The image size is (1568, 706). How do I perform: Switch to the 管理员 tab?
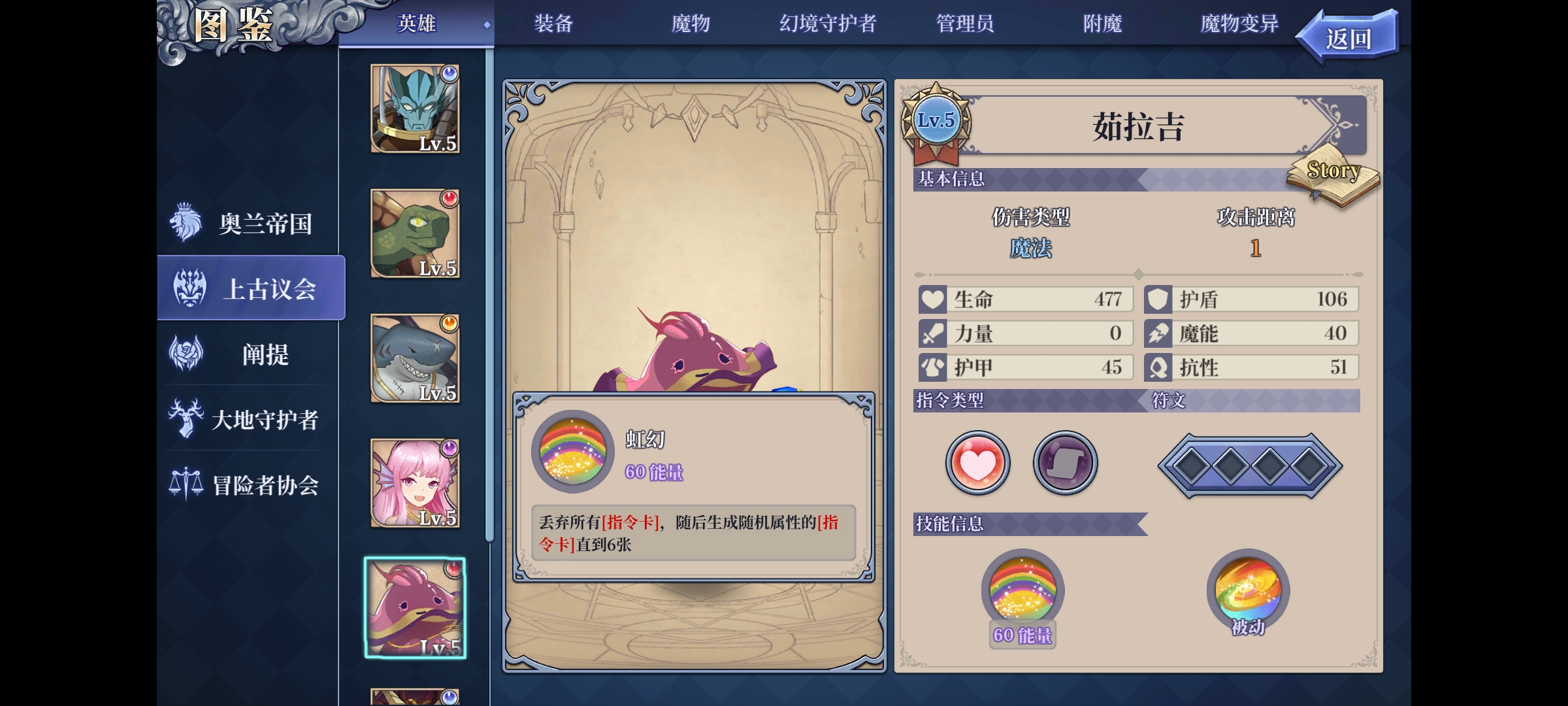coord(965,24)
